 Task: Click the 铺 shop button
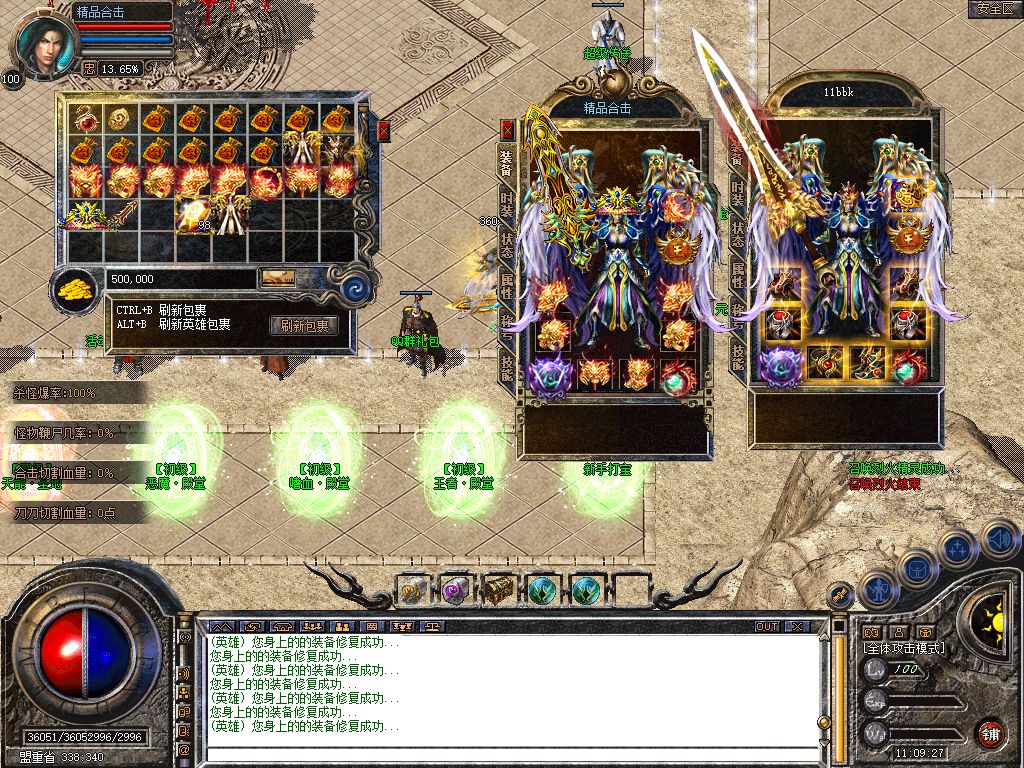[x=990, y=733]
